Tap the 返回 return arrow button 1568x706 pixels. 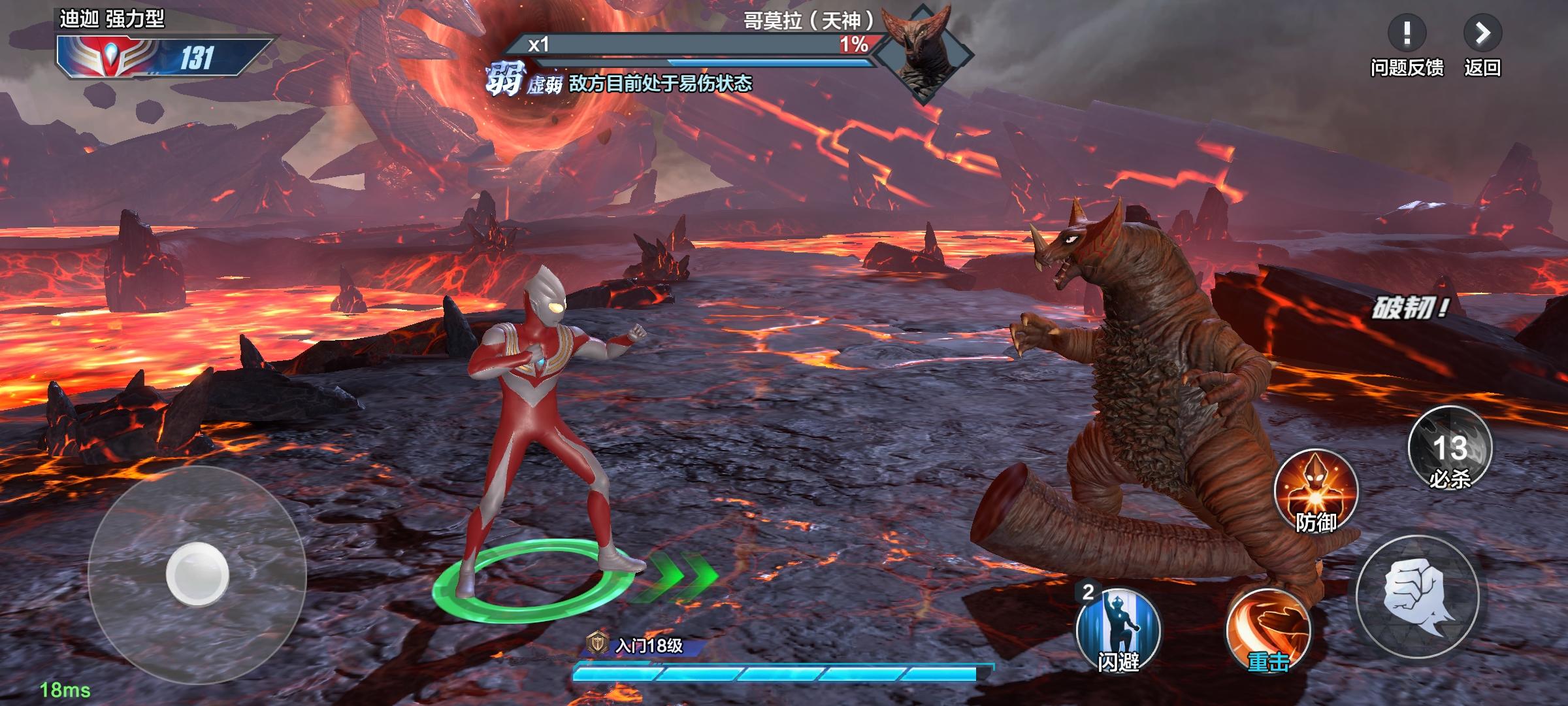pyautogui.click(x=1482, y=34)
